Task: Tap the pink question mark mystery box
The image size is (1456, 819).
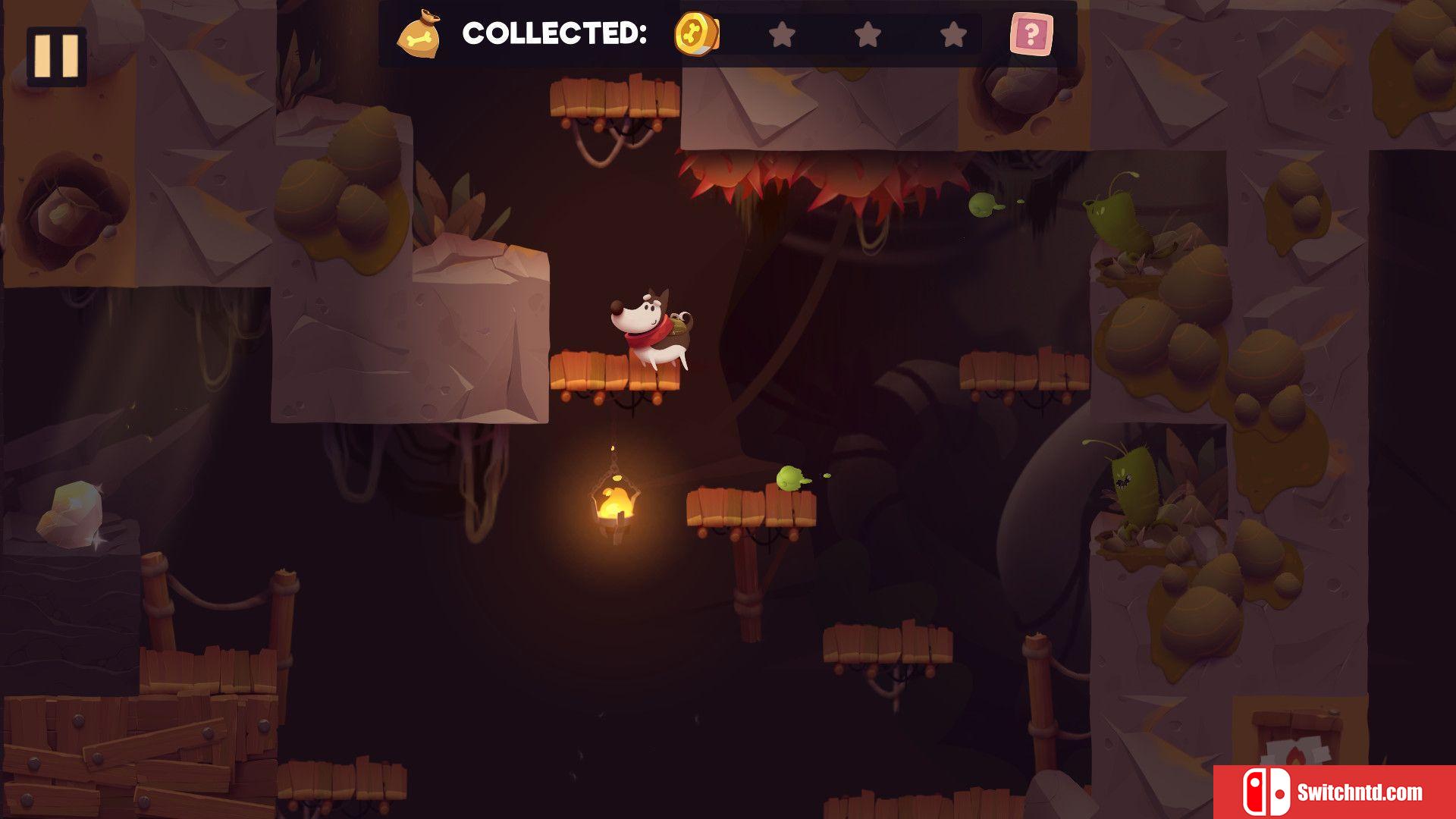Action: (x=1031, y=34)
